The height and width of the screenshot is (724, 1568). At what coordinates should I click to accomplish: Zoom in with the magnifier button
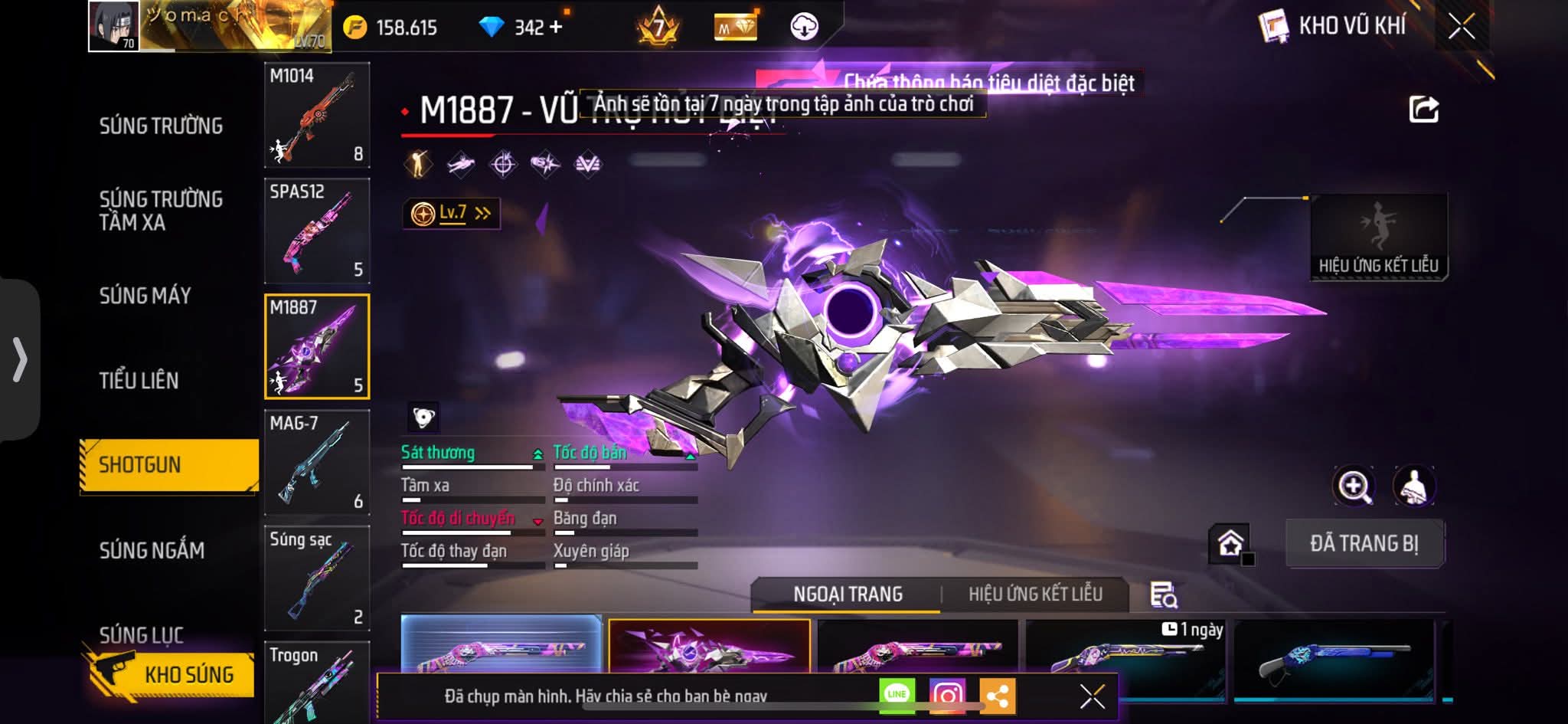point(1354,486)
